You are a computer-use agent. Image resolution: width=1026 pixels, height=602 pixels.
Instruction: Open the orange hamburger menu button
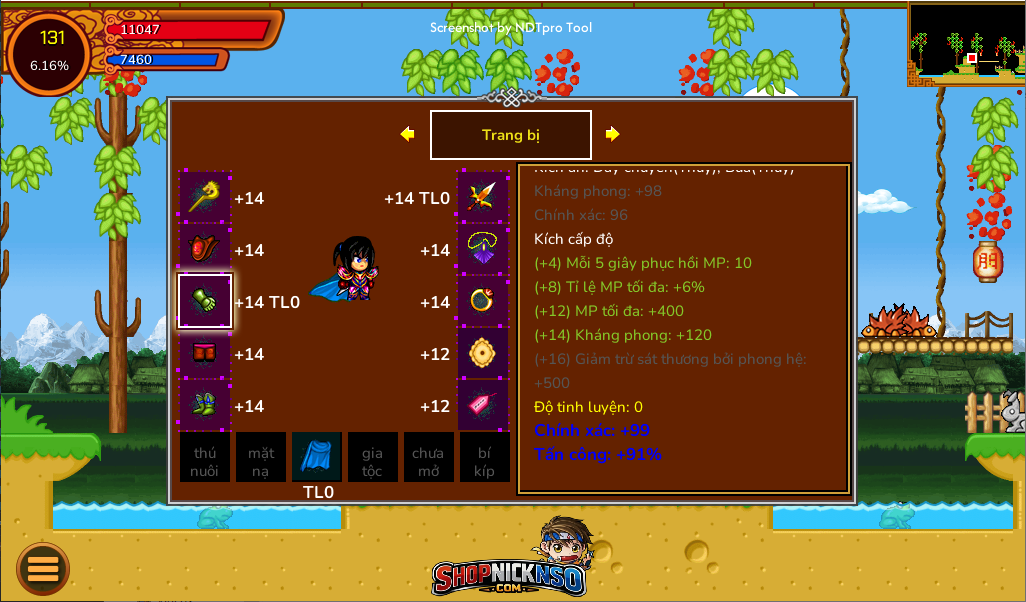[x=43, y=568]
